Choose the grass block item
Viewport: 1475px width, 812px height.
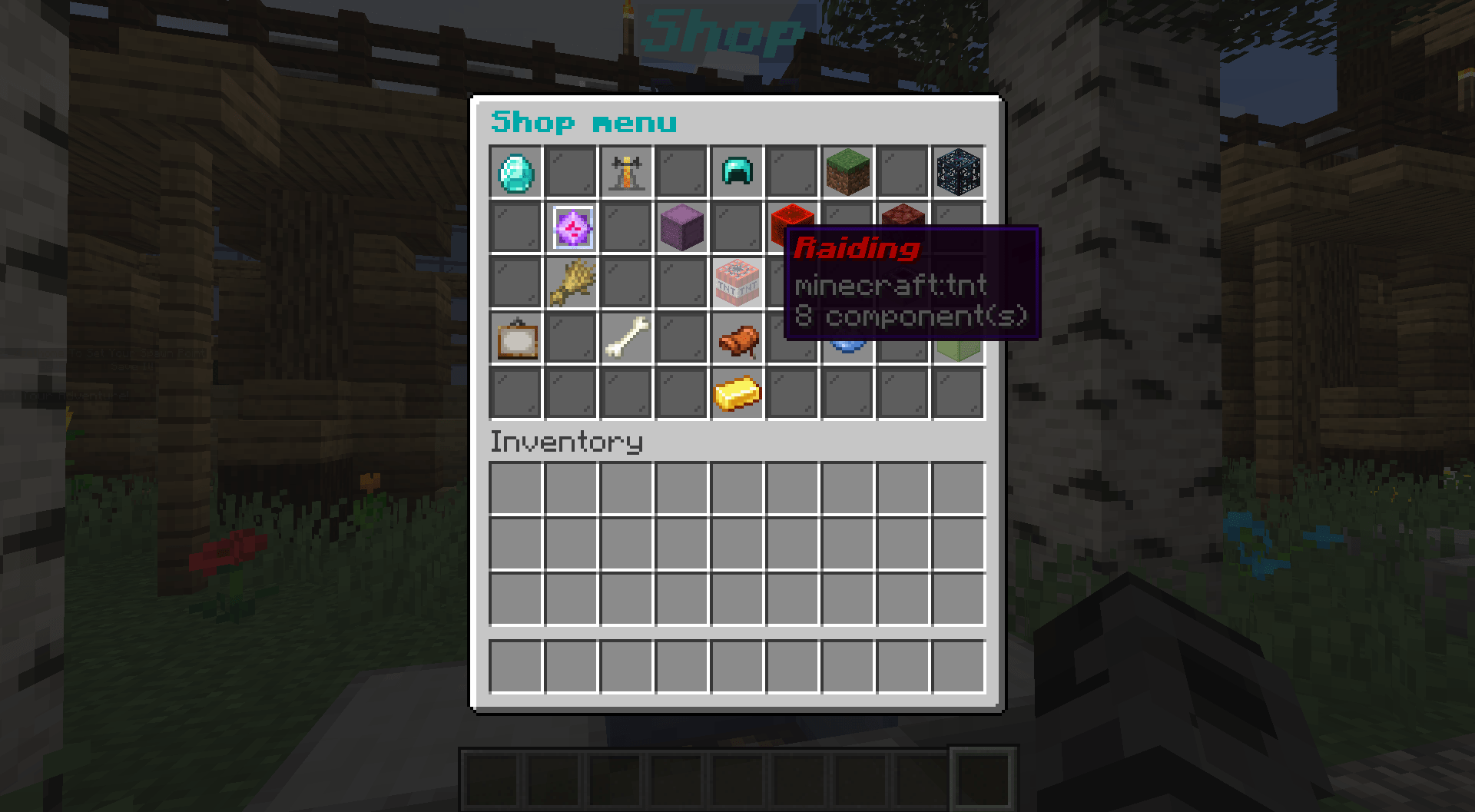coord(847,171)
